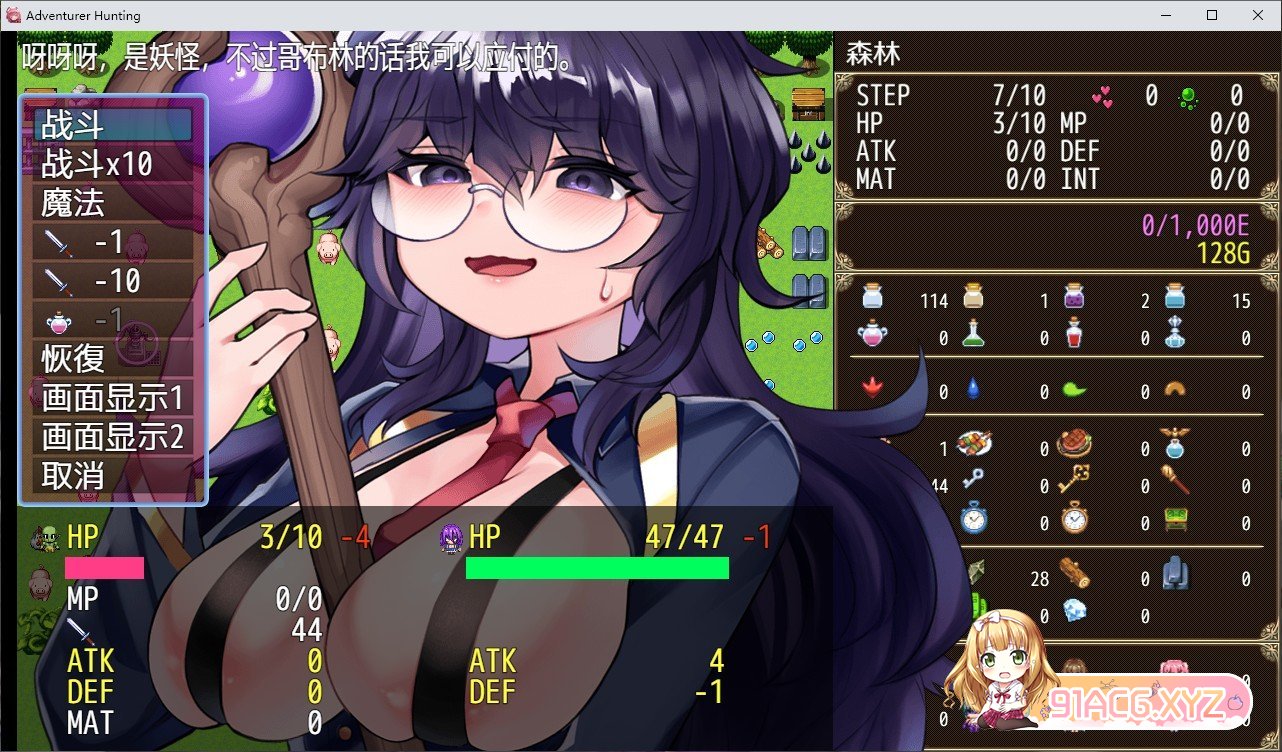This screenshot has width=1282, height=752.
Task: Close the Adventurer Hunting window
Action: coord(1257,15)
